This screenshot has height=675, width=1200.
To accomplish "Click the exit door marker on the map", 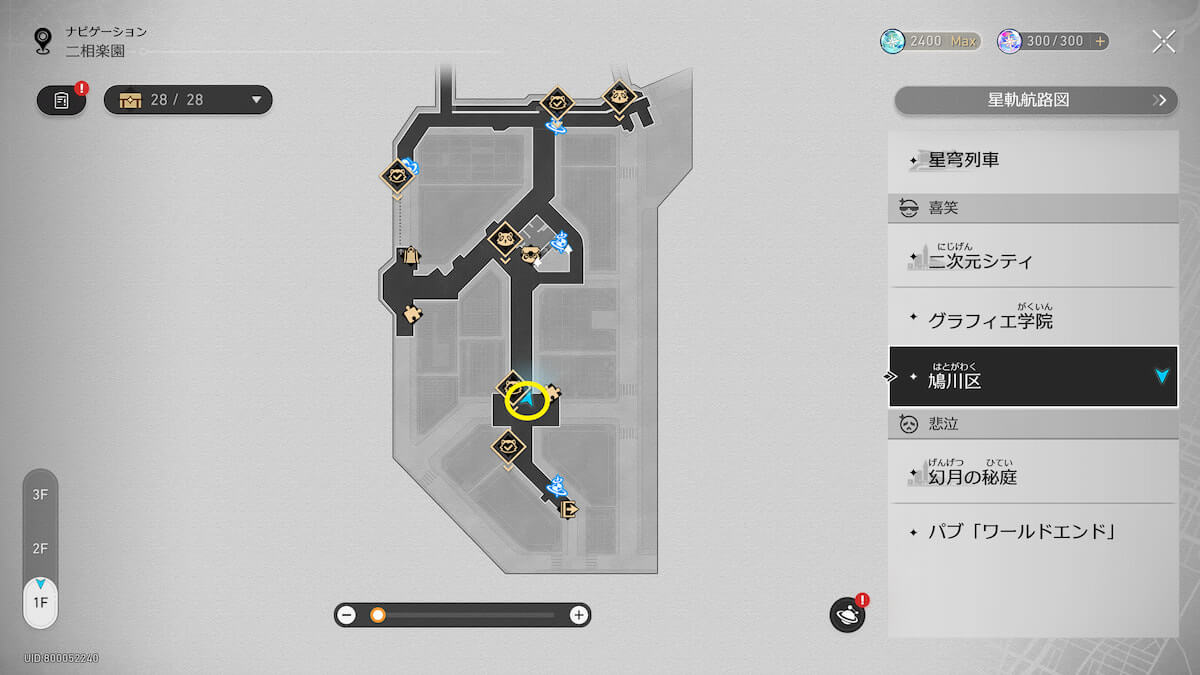I will (x=569, y=509).
